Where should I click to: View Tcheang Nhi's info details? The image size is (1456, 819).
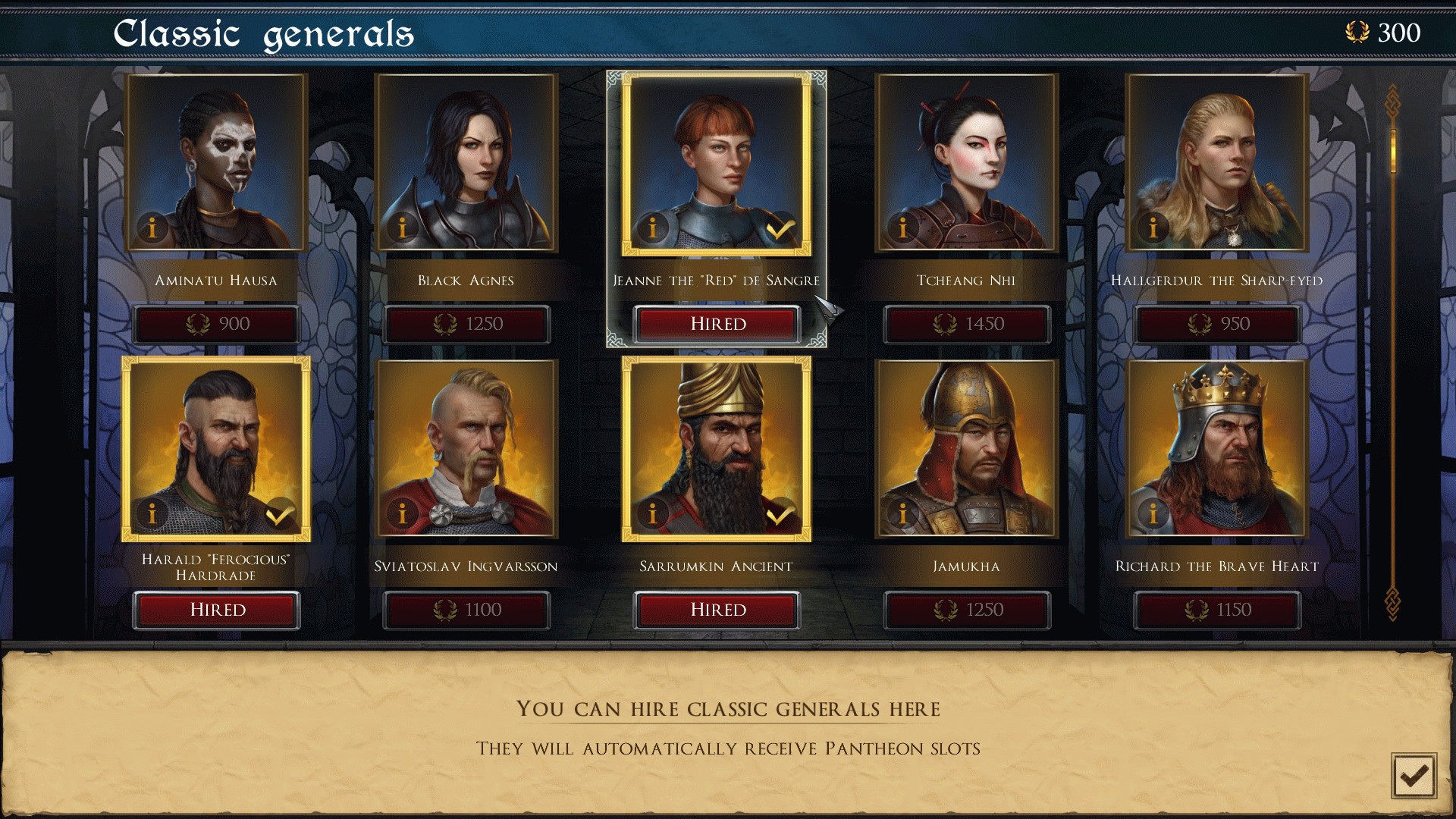point(903,227)
